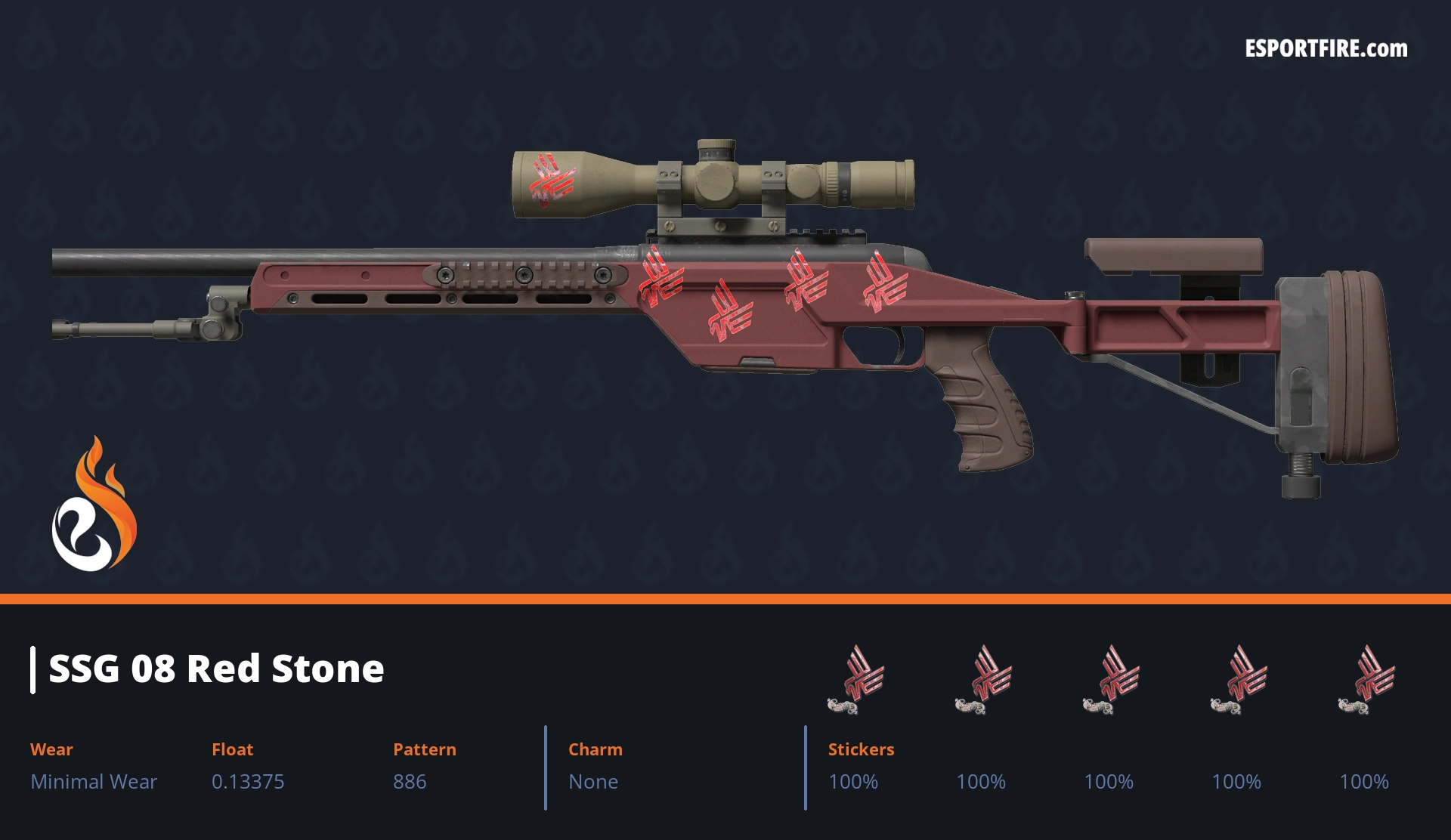Click the orange flame Esportfire logo

pyautogui.click(x=94, y=506)
